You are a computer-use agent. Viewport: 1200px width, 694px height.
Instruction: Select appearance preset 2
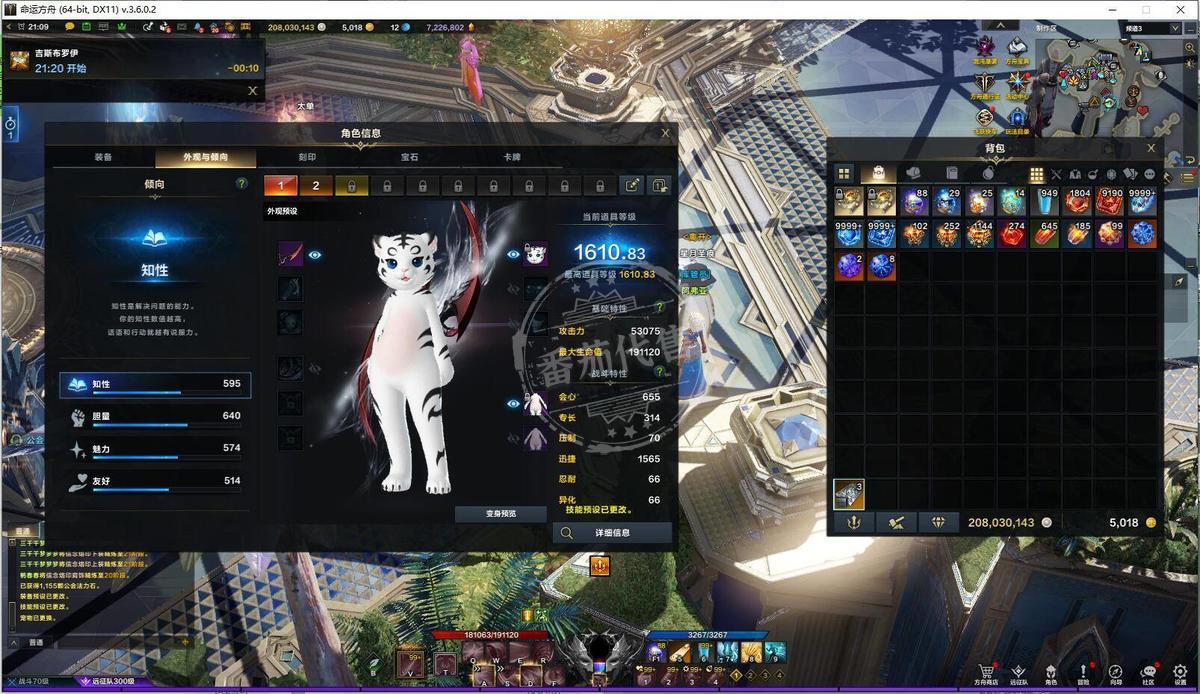[x=316, y=186]
